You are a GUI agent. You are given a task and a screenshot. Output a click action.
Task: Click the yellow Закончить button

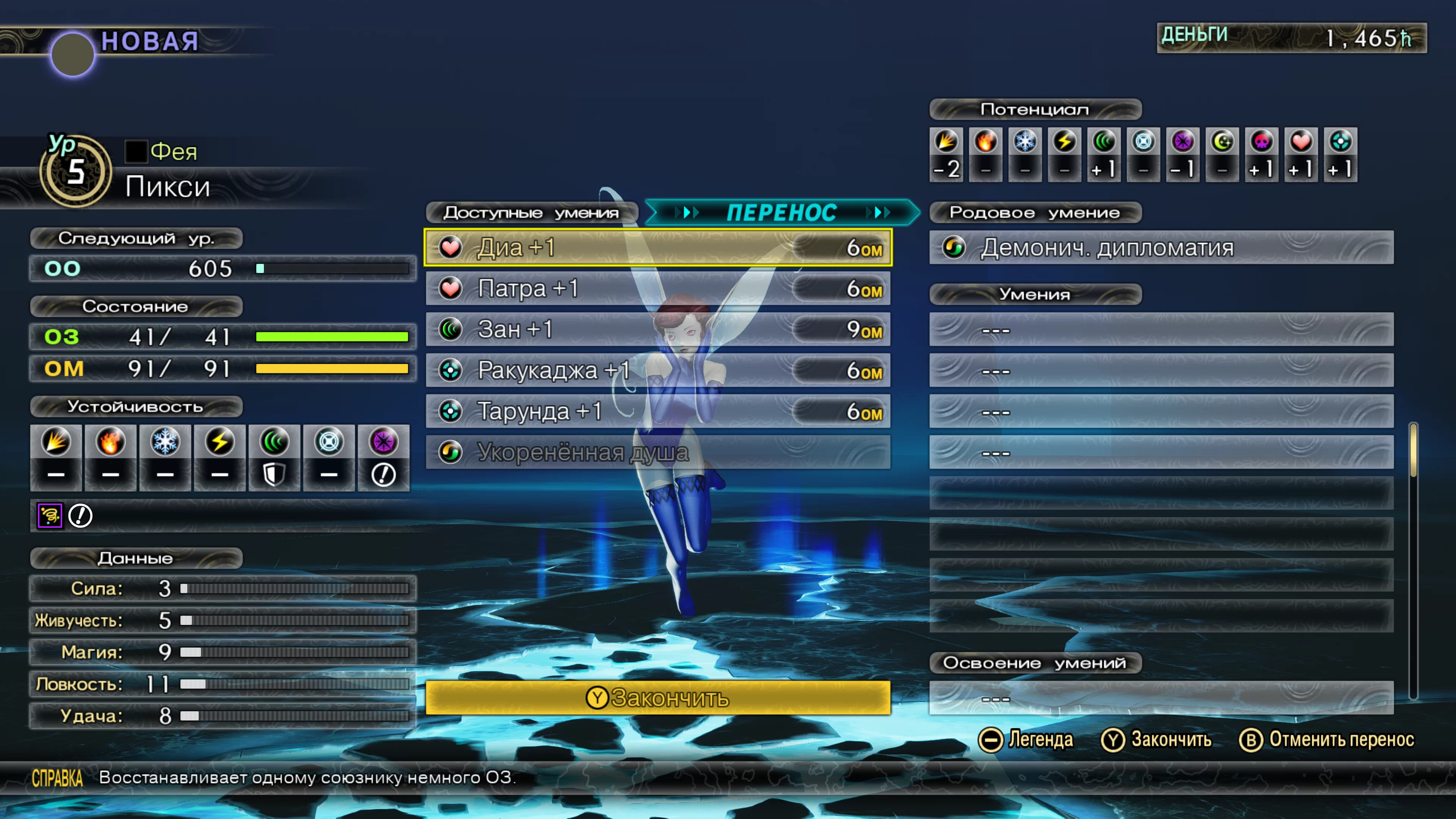click(657, 698)
